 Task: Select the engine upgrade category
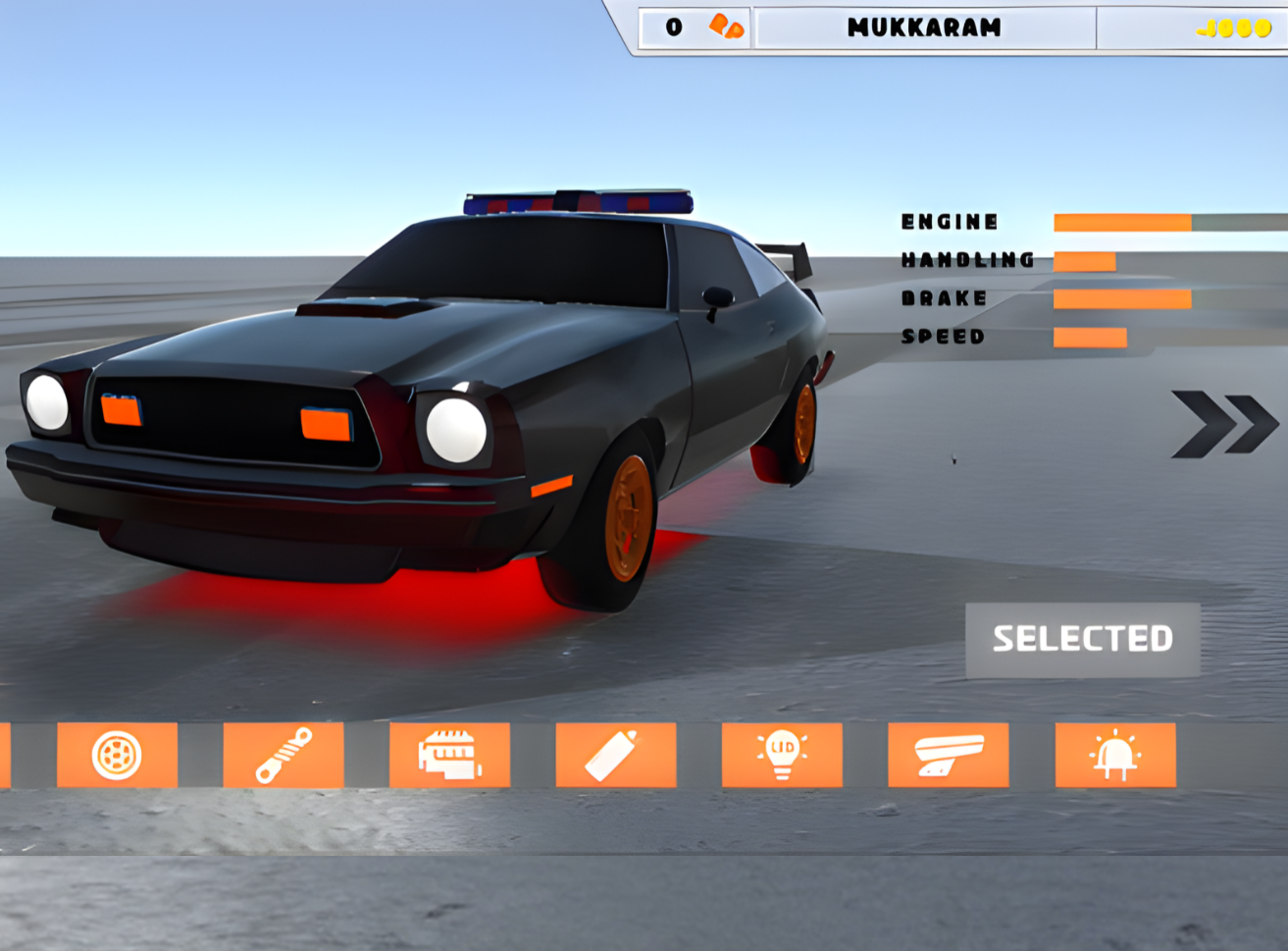(x=449, y=755)
